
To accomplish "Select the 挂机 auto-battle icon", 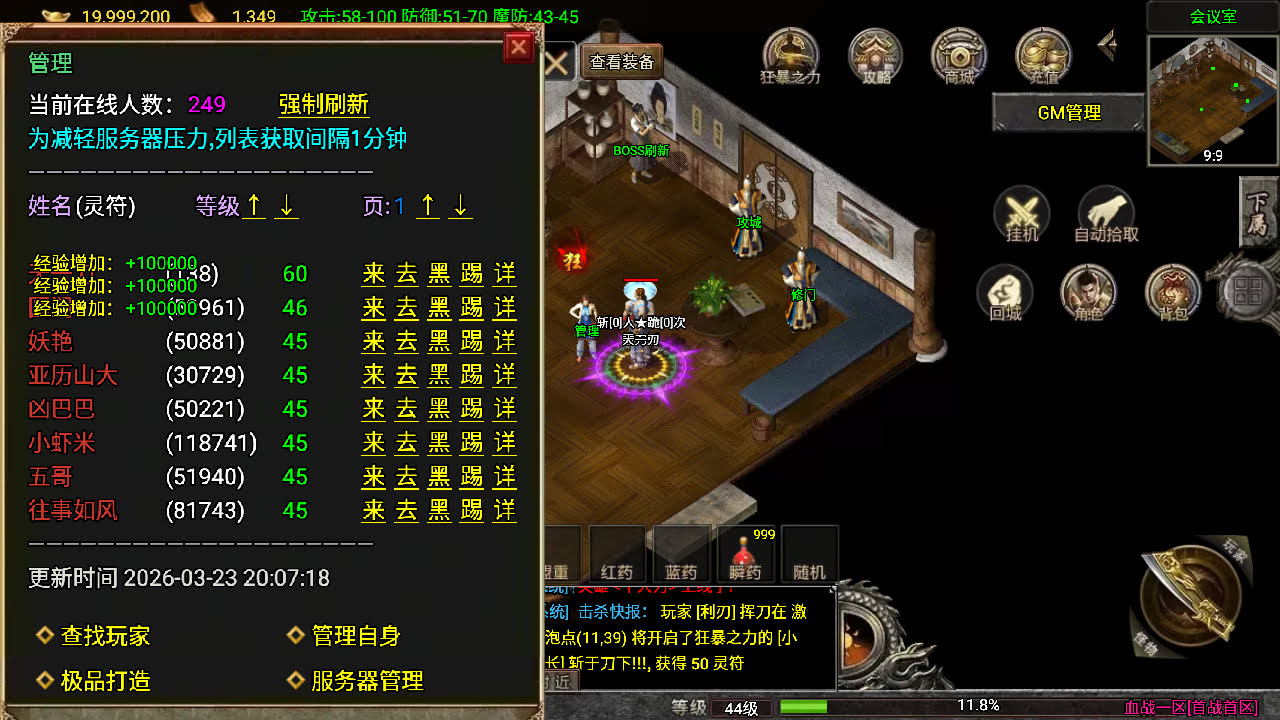I will point(1021,215).
